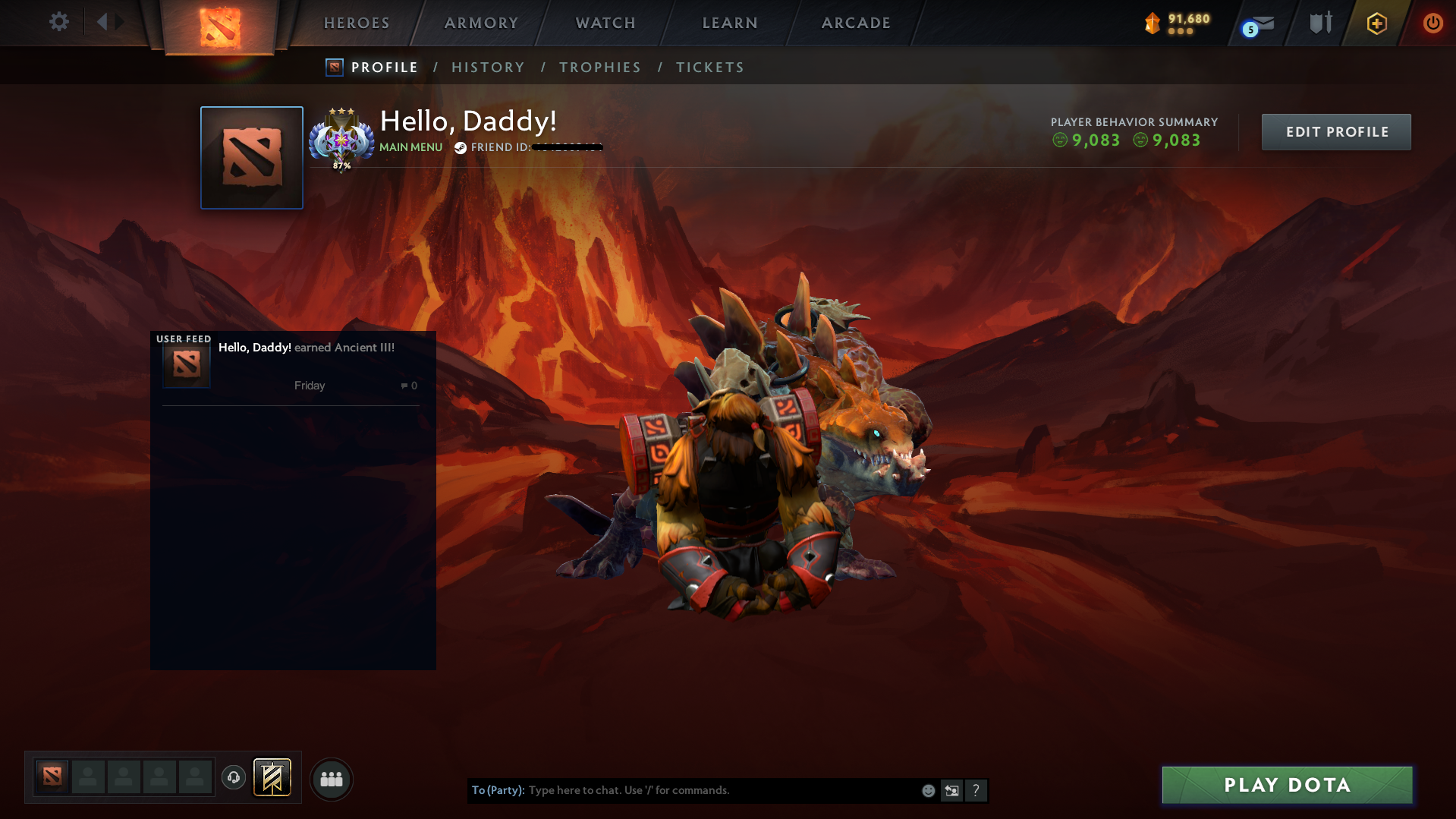
Task: Switch to the HISTORY tab
Action: [x=488, y=67]
